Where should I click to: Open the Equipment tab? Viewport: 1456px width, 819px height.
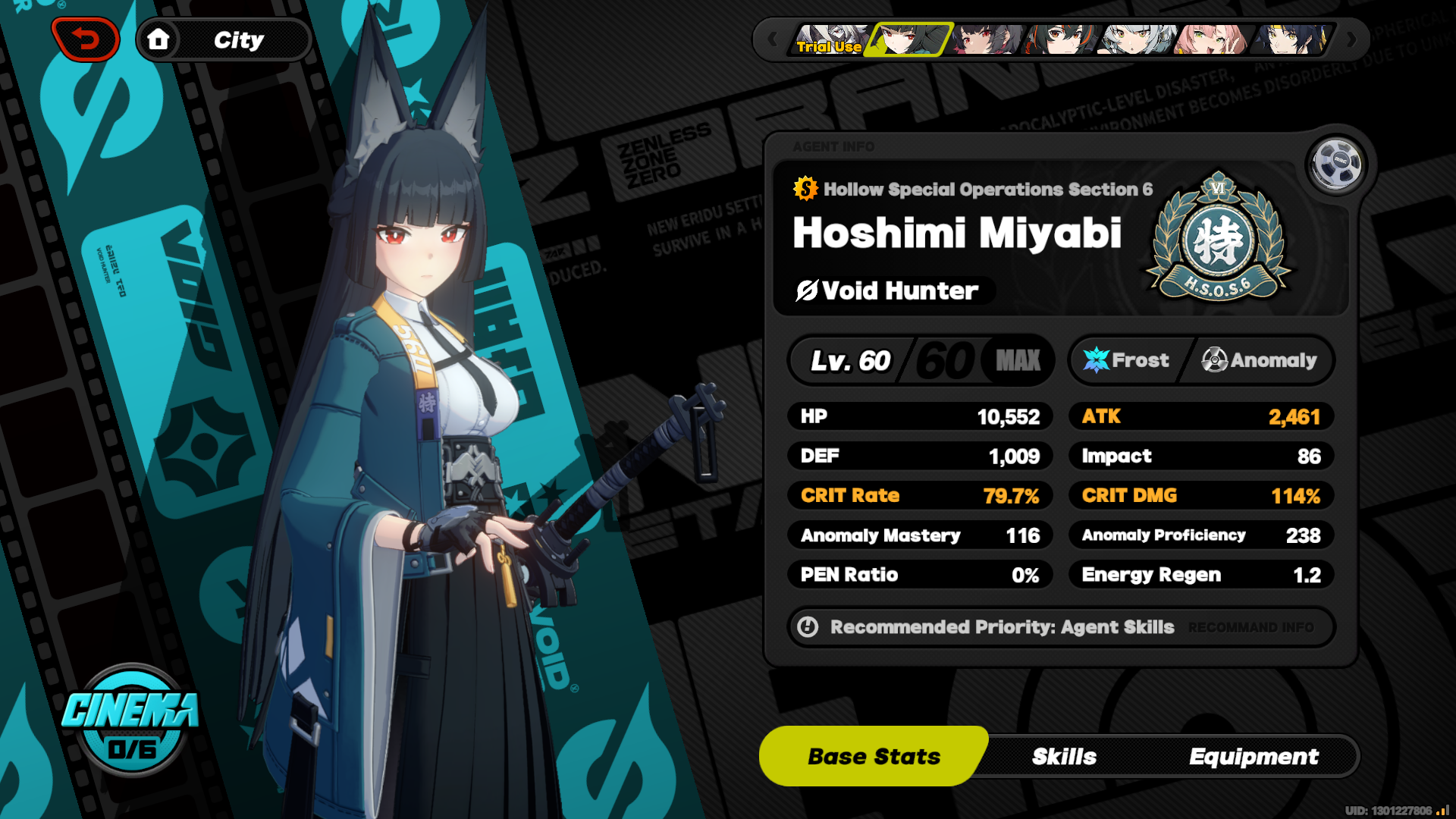pyautogui.click(x=1254, y=756)
